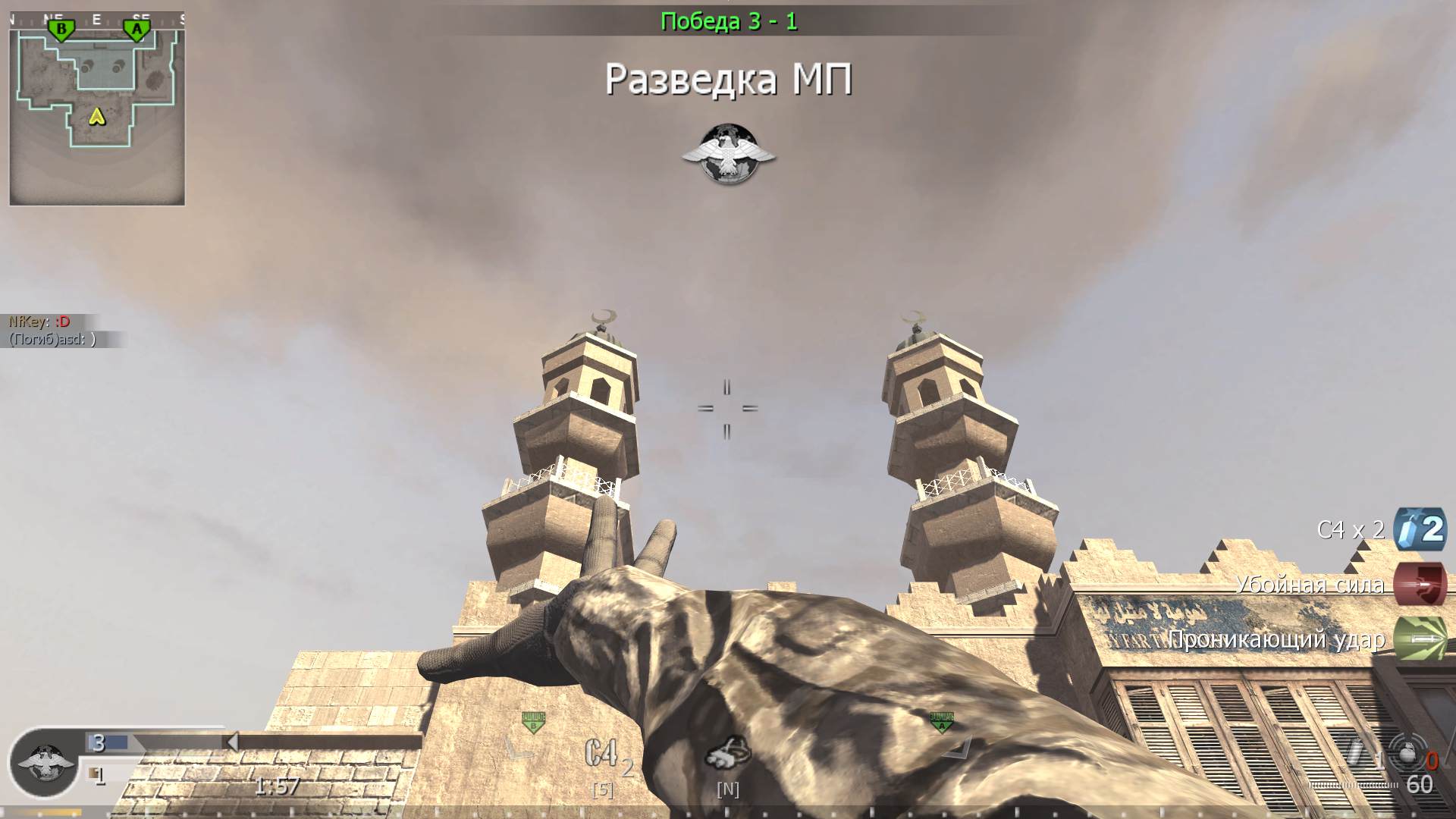Click the match timer showing 1:57
The image size is (1456, 819).
[277, 786]
